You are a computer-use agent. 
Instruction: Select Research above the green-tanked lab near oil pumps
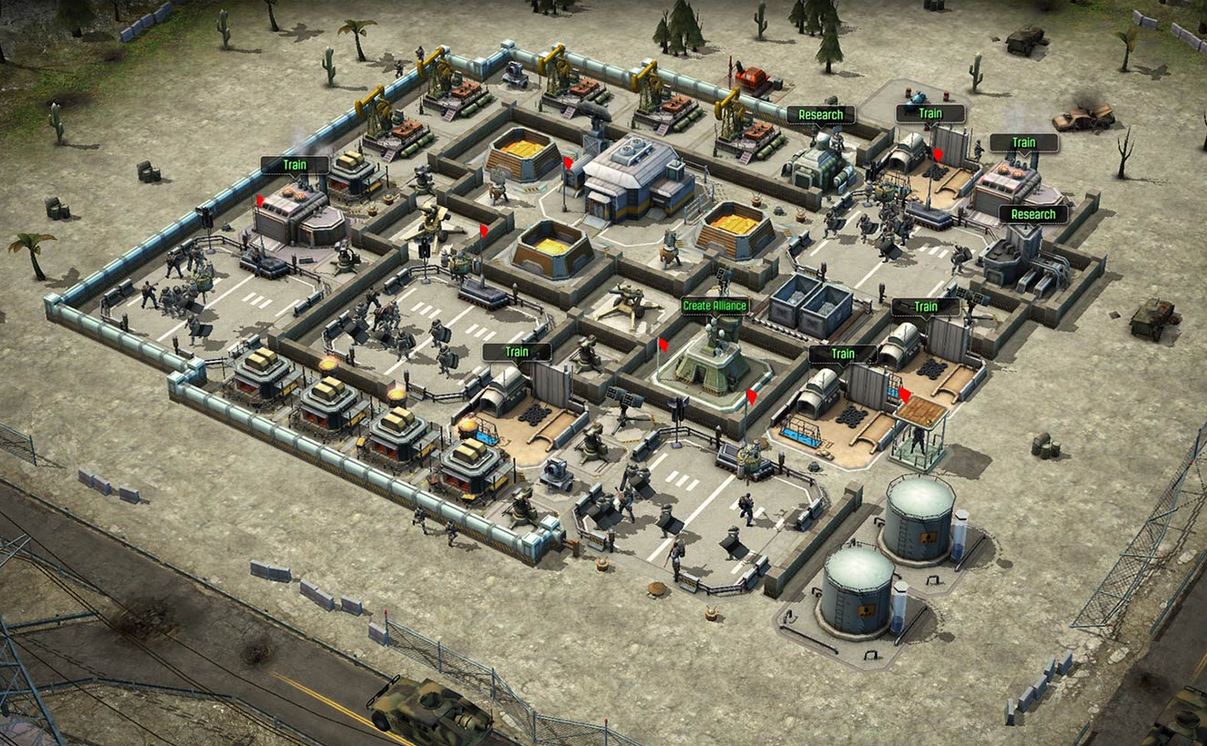pos(821,115)
